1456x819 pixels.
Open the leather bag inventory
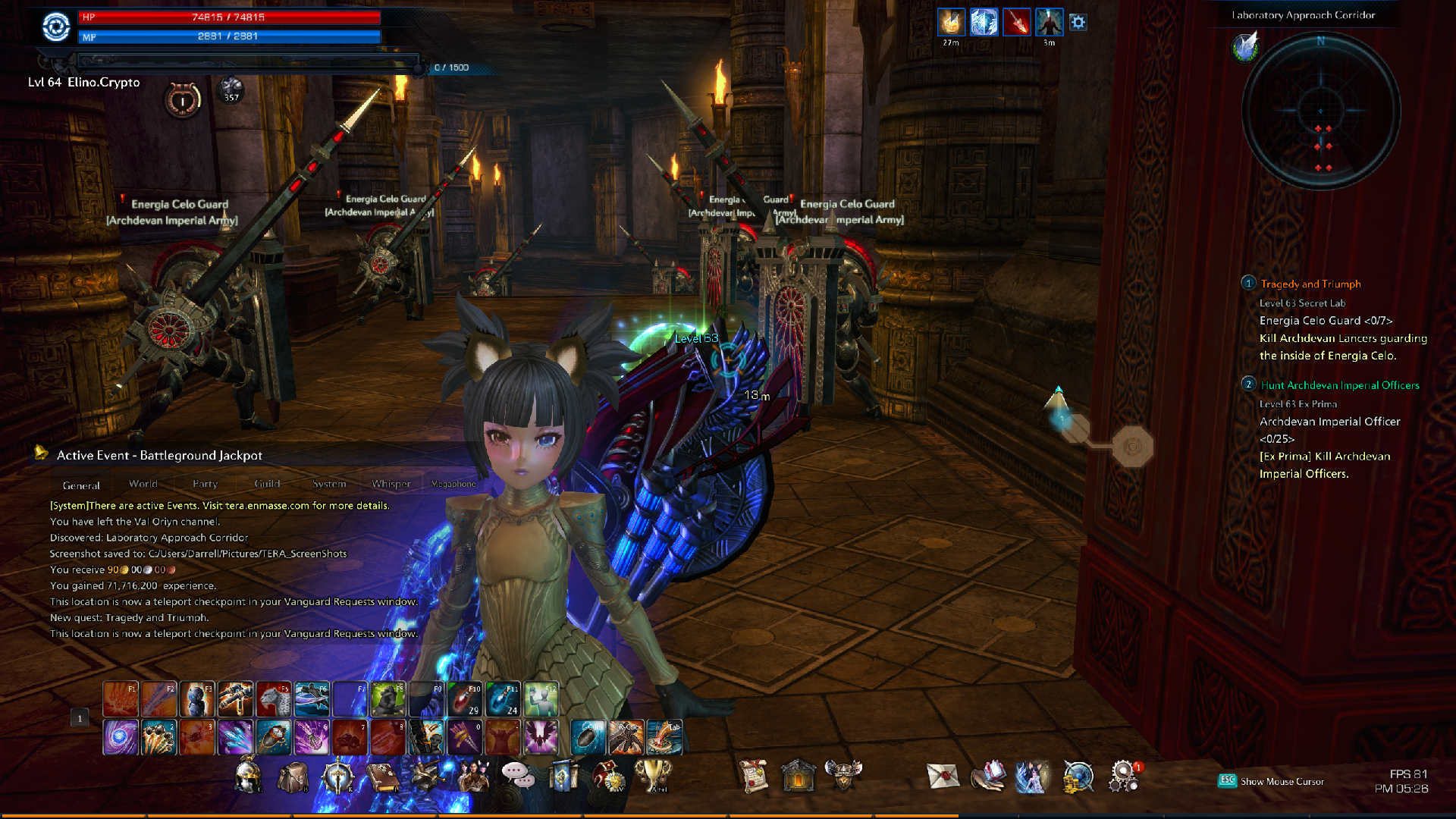(293, 777)
